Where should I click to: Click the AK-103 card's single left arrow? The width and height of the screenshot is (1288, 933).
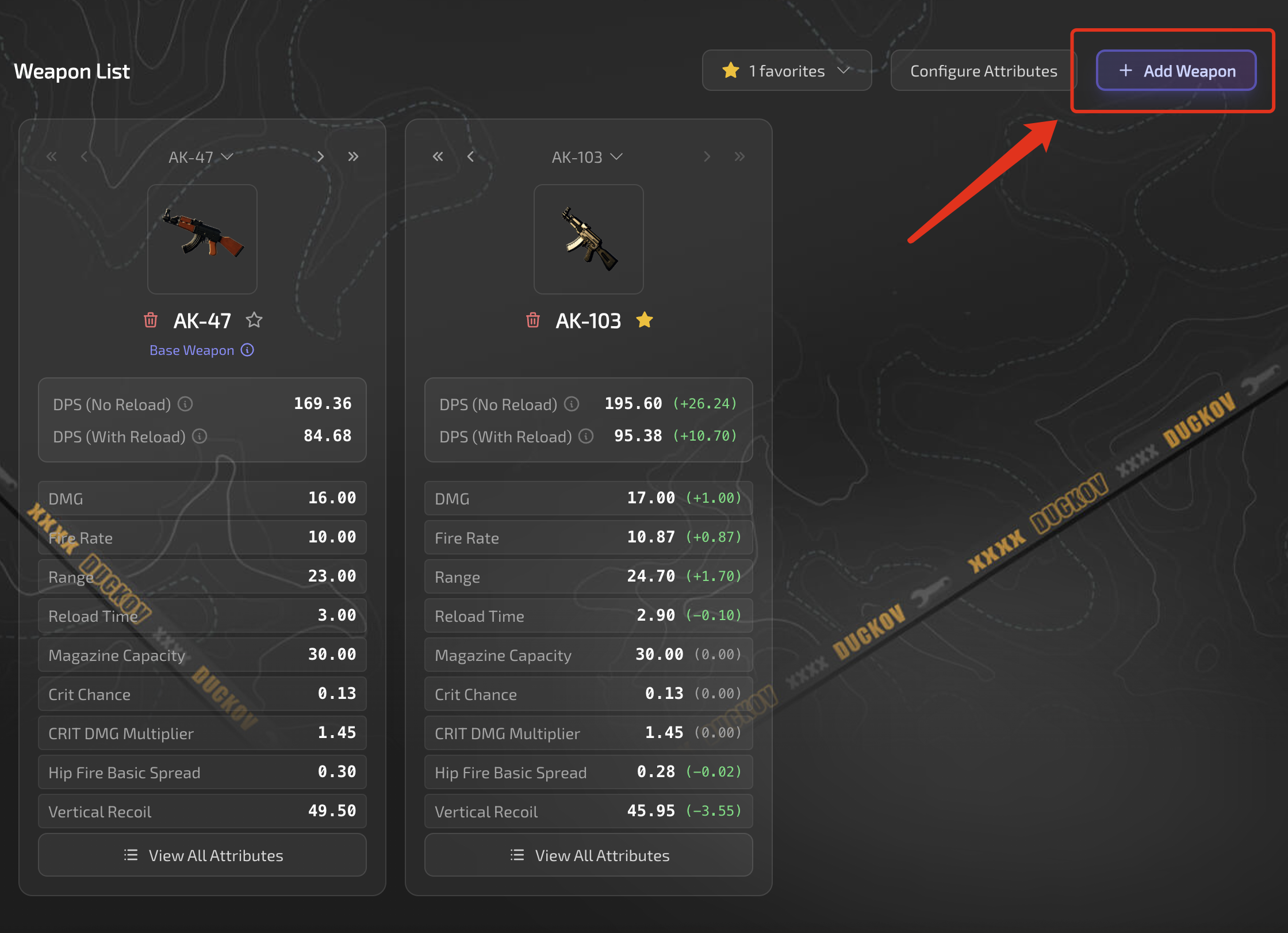pyautogui.click(x=470, y=157)
